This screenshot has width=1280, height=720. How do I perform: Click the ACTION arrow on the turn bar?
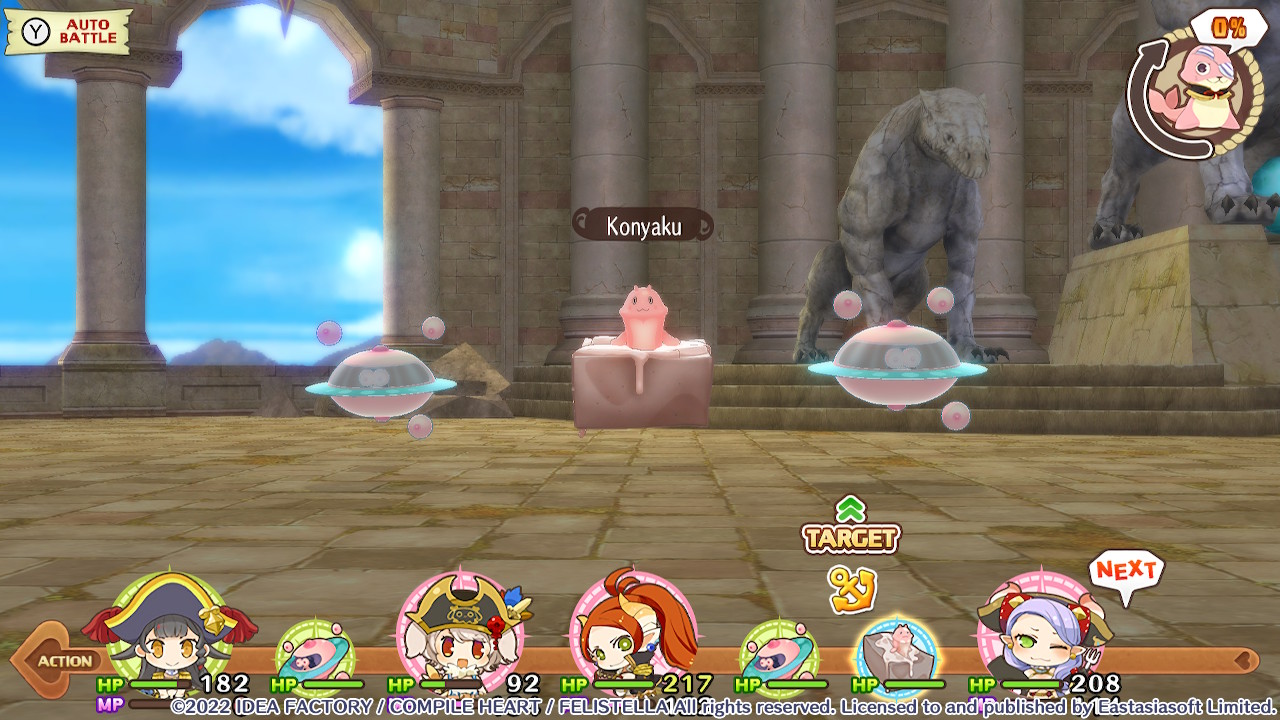[x=52, y=660]
